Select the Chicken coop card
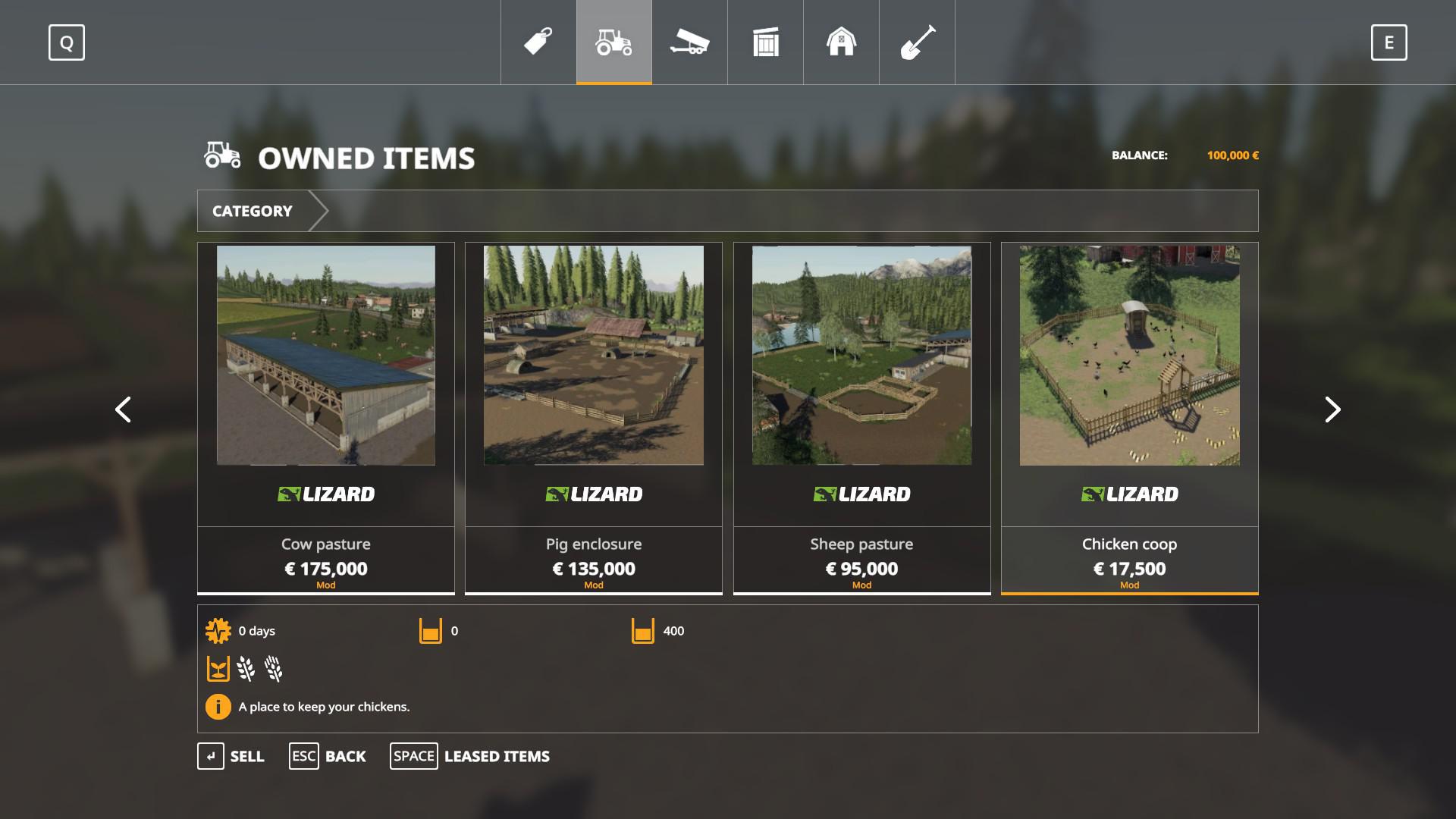This screenshot has height=819, width=1456. coord(1129,417)
